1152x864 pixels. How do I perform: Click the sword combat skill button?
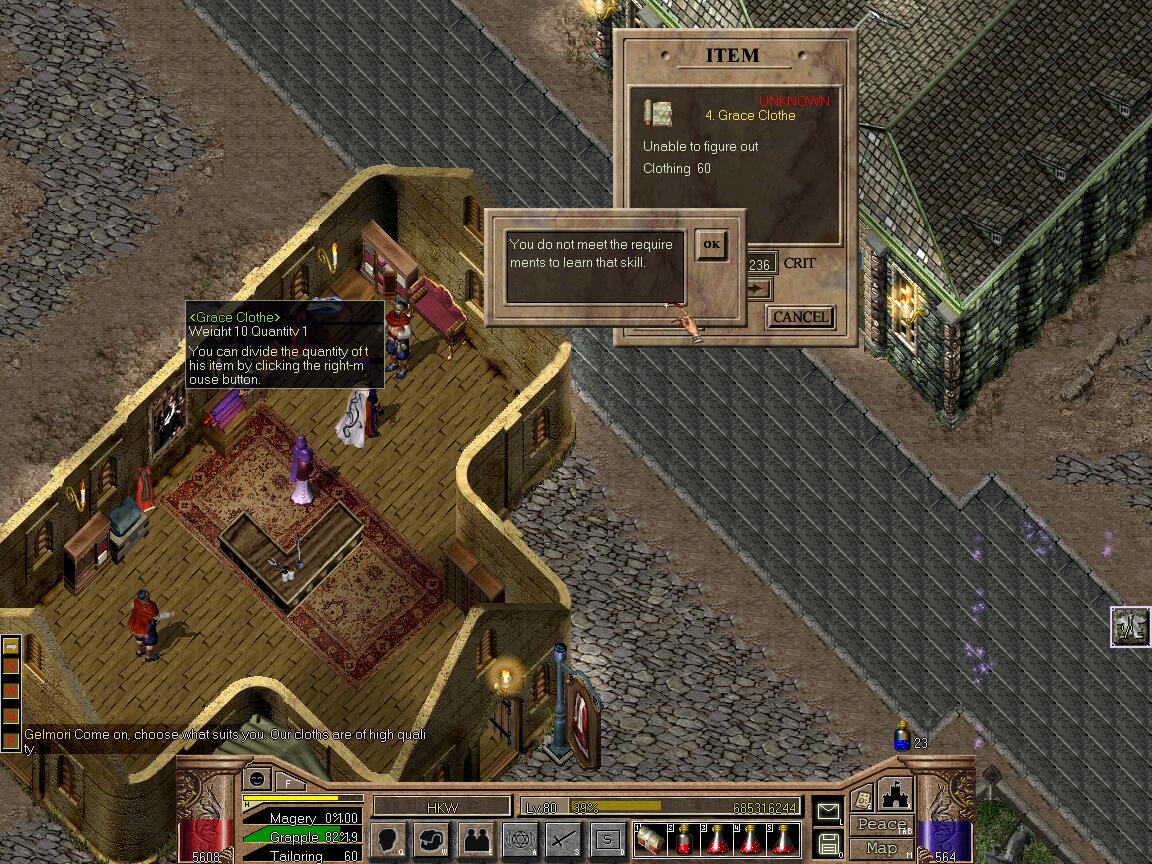point(564,840)
